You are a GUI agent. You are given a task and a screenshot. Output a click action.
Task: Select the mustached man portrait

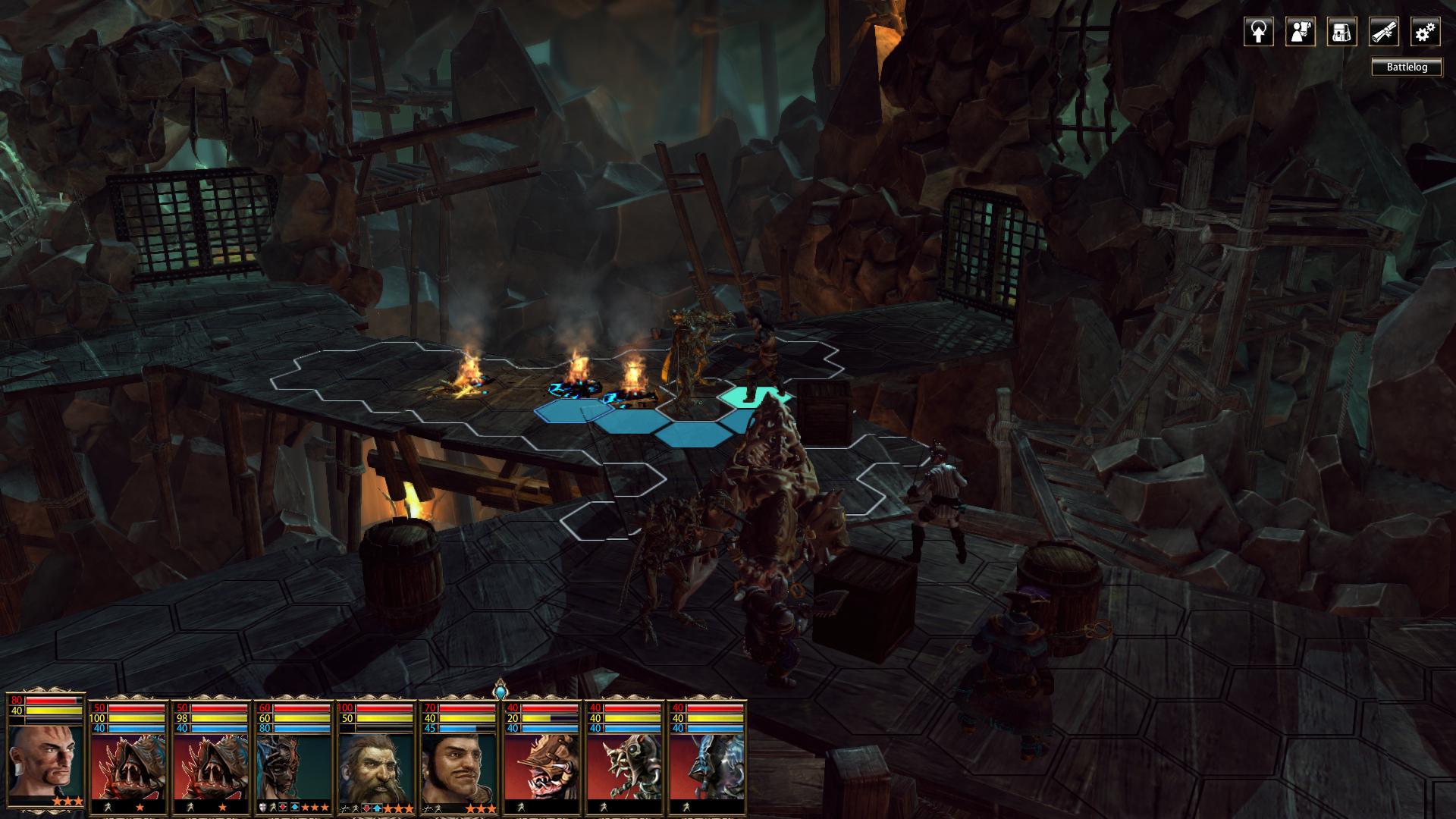click(458, 766)
